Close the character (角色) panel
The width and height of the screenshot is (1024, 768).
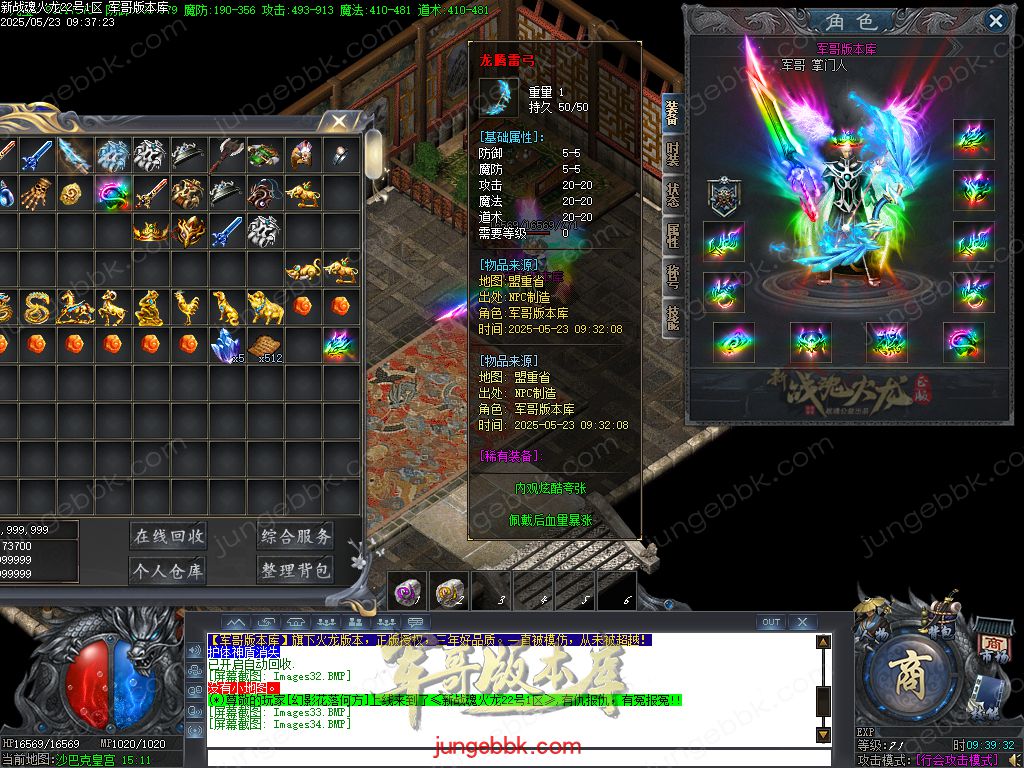coord(995,20)
